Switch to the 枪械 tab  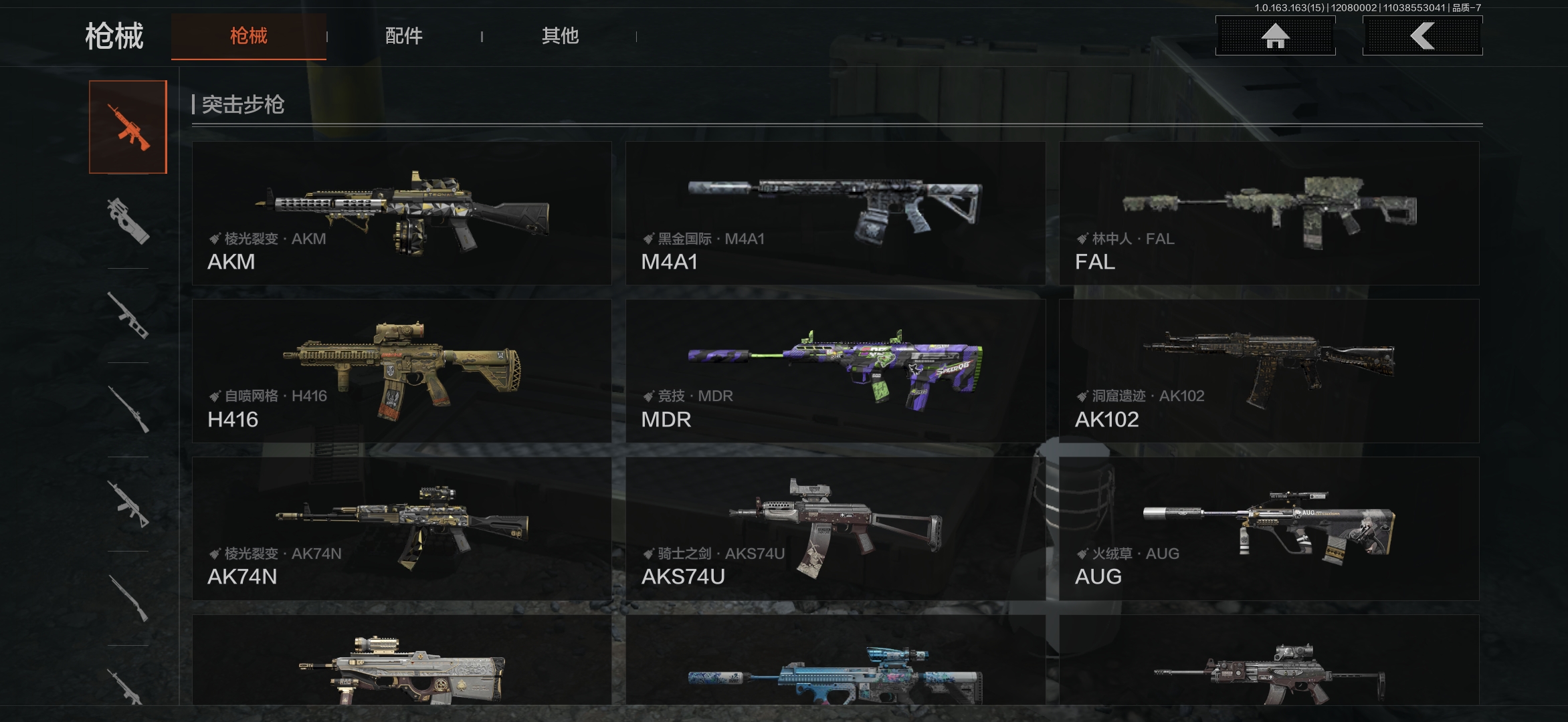[x=248, y=36]
